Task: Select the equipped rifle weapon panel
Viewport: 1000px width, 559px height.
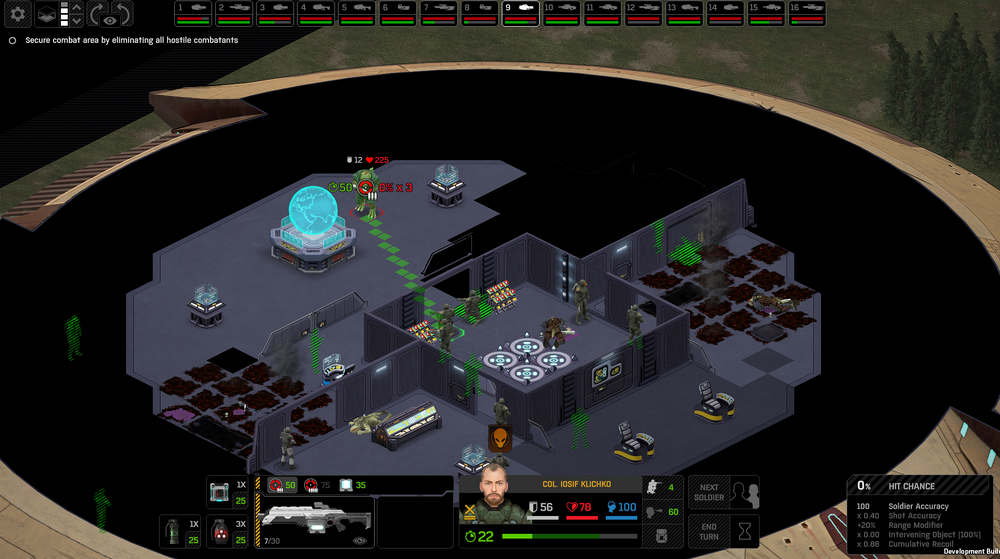Action: [x=317, y=522]
